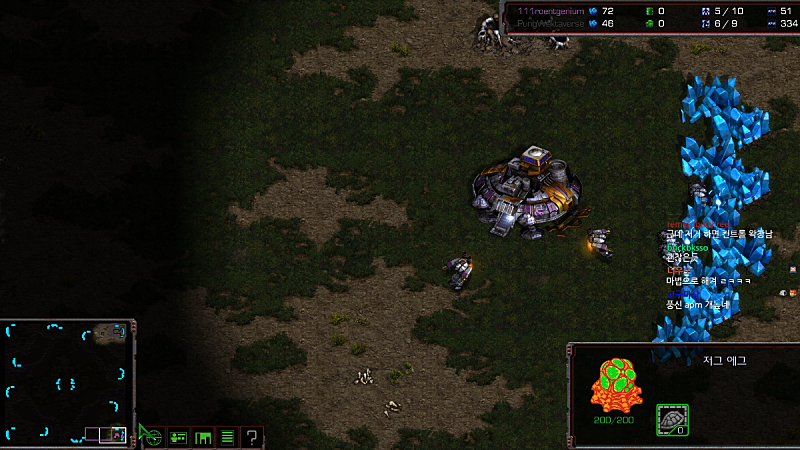This screenshot has height=450, width=800.
Task: Open the help question mark button
Action: tap(252, 437)
